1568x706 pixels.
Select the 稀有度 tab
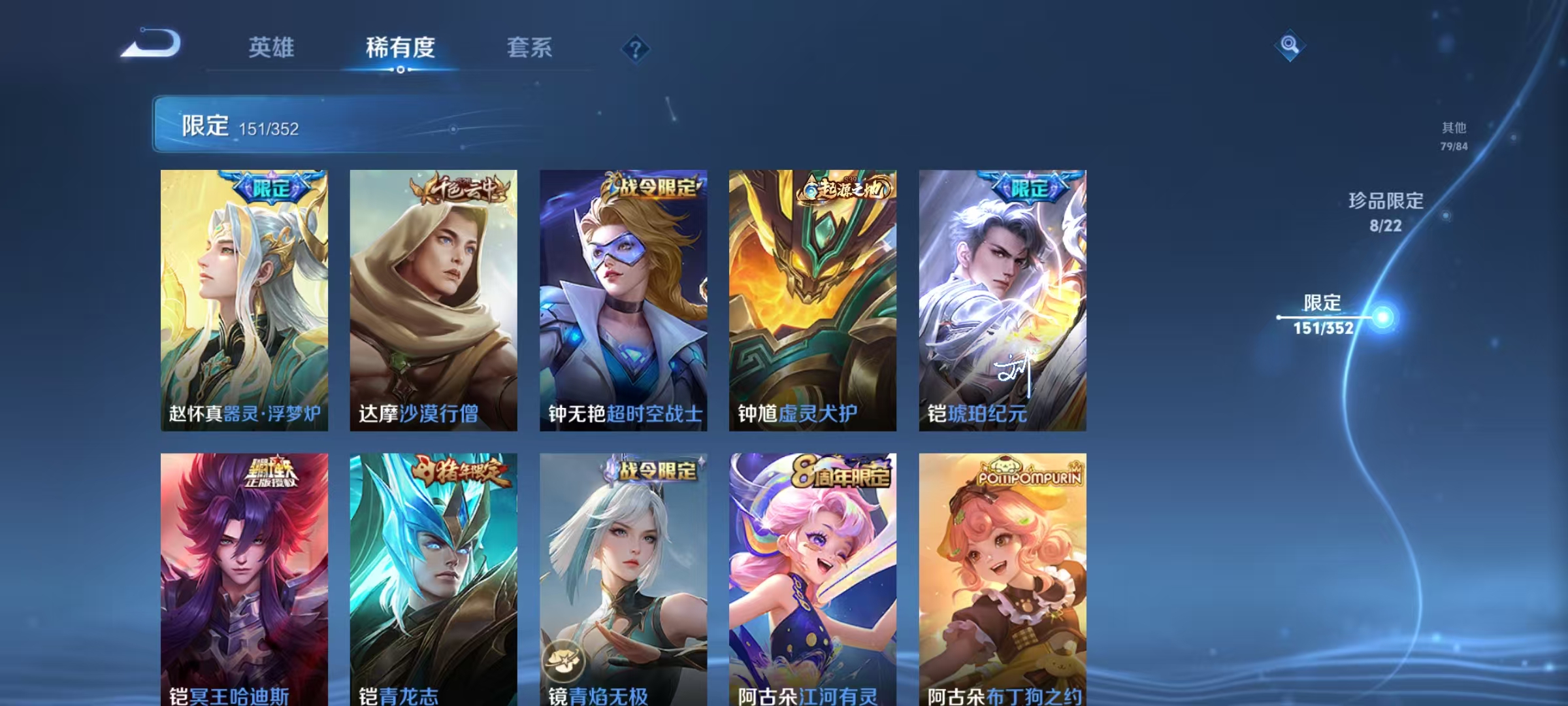click(x=400, y=47)
